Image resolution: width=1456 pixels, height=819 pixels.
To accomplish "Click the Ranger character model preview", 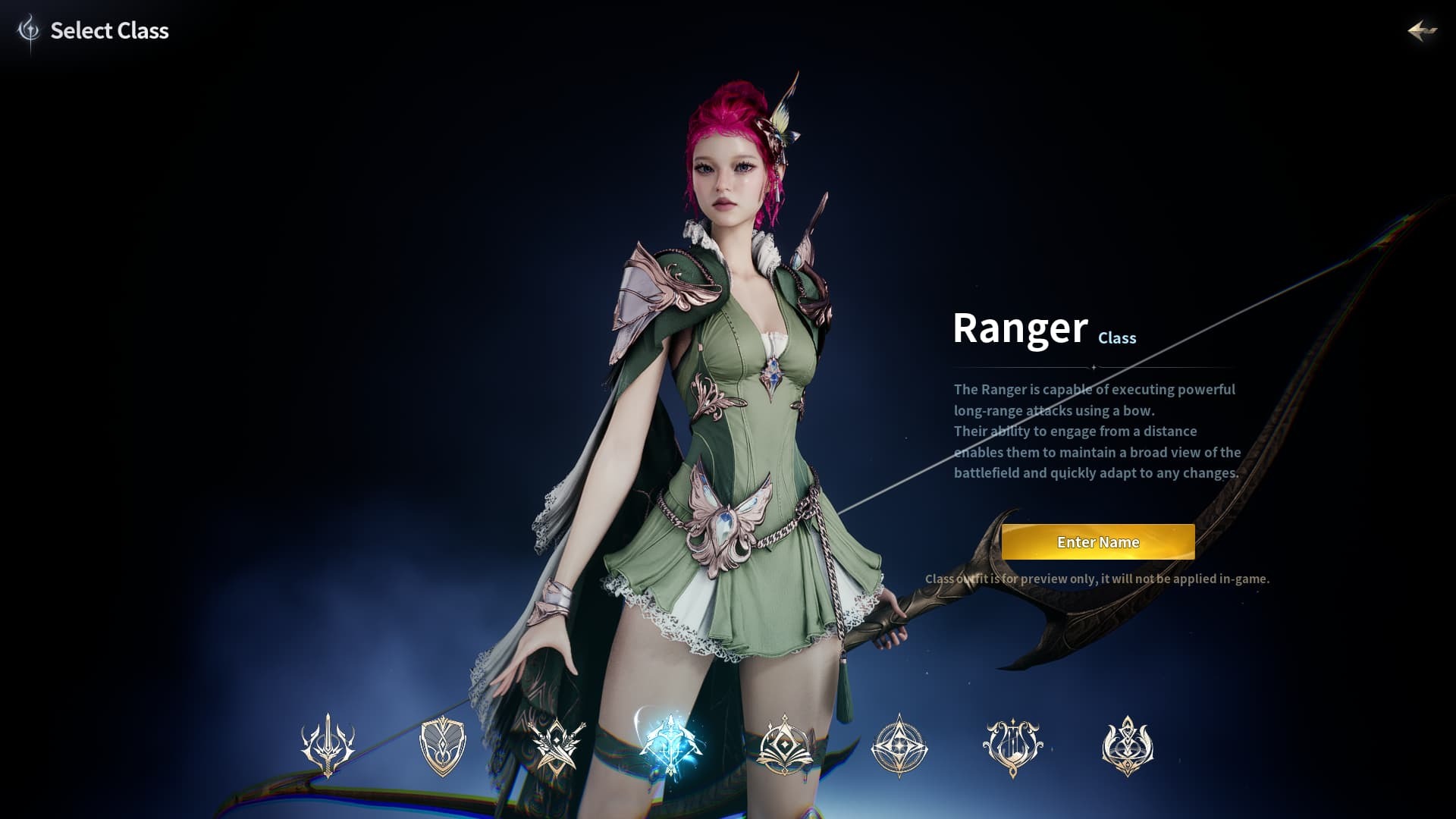I will coord(720,417).
